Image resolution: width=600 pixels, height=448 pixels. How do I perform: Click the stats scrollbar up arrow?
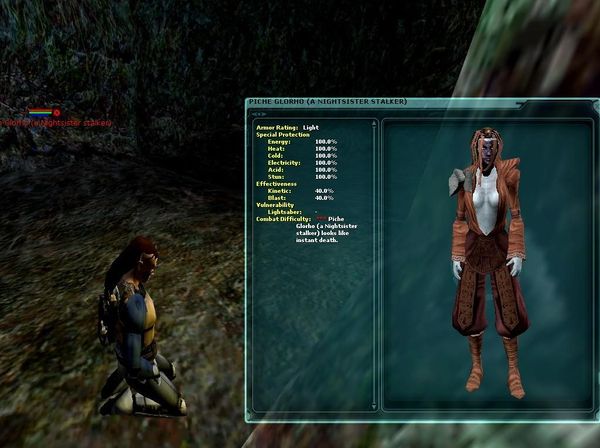tap(374, 125)
